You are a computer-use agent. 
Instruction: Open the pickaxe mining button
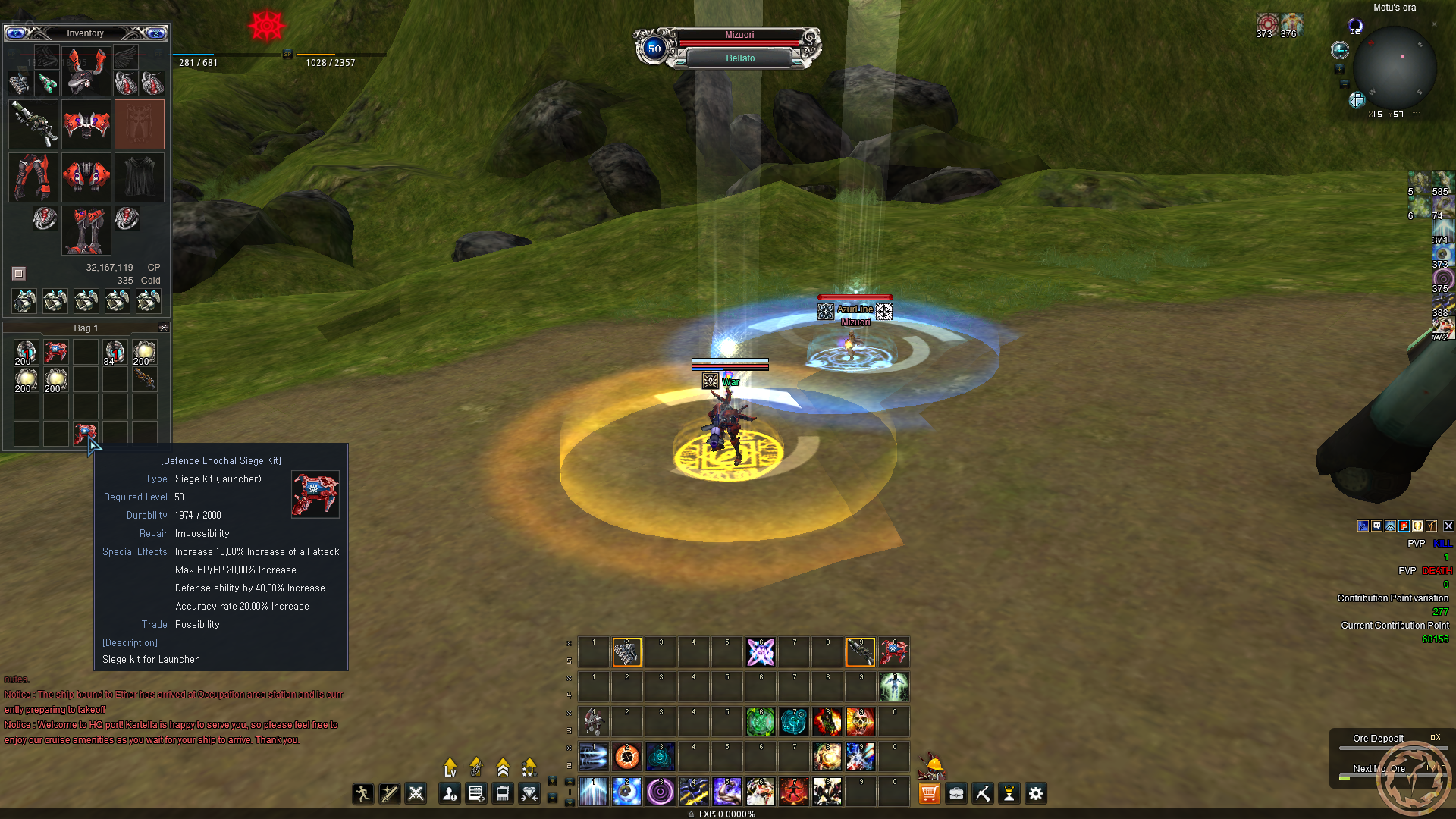click(x=983, y=793)
